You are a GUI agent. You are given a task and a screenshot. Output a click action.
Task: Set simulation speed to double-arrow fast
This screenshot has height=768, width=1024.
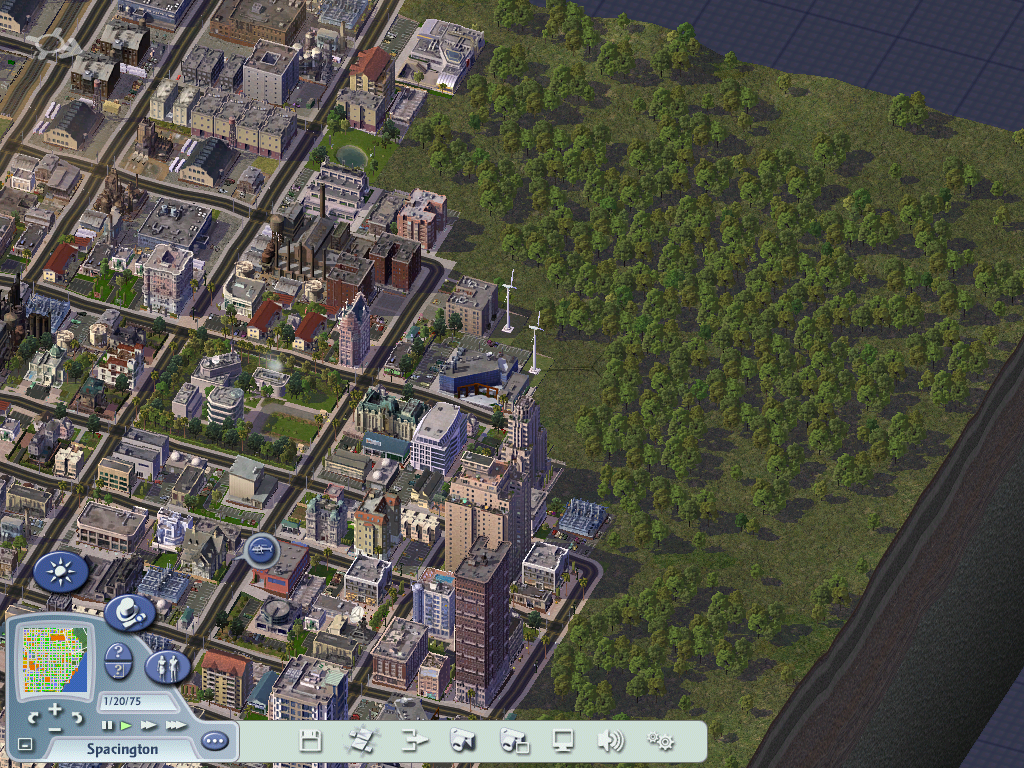(149, 725)
